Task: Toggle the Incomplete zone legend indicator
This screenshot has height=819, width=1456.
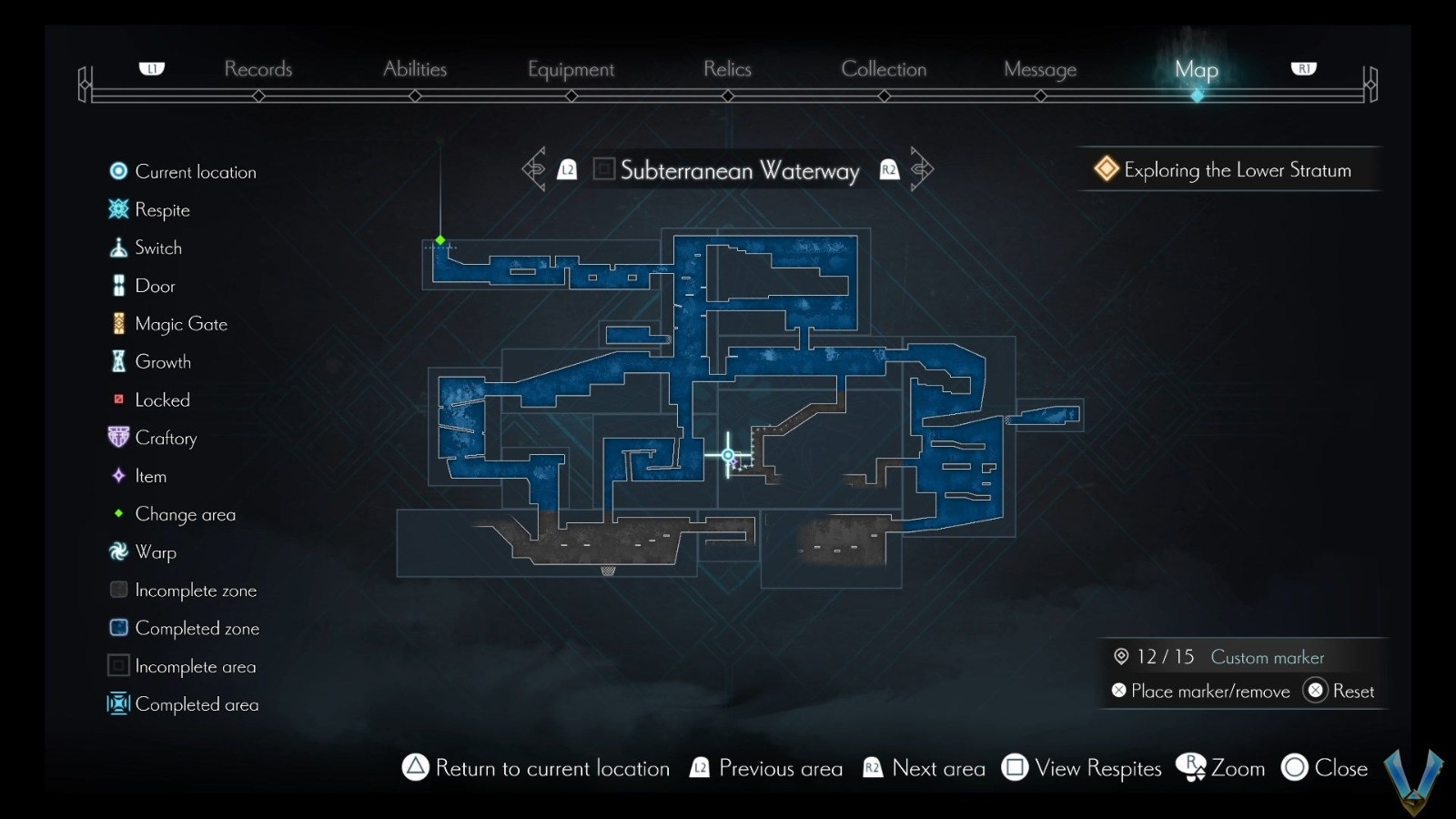Action: (x=118, y=590)
